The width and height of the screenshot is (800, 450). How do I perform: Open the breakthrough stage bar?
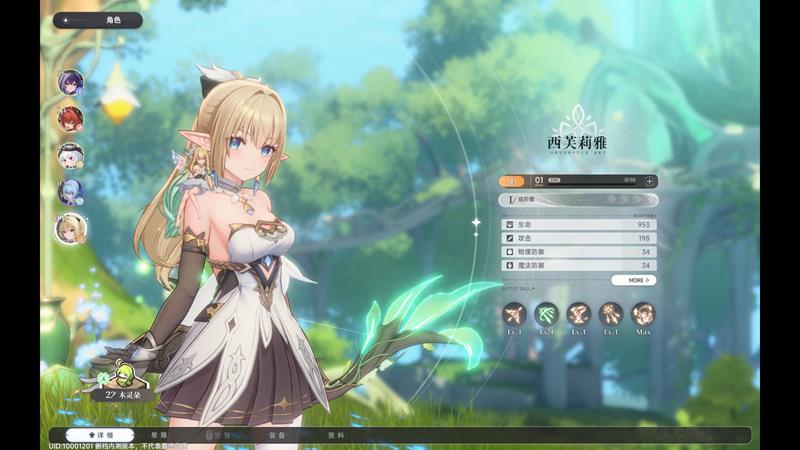coord(578,200)
